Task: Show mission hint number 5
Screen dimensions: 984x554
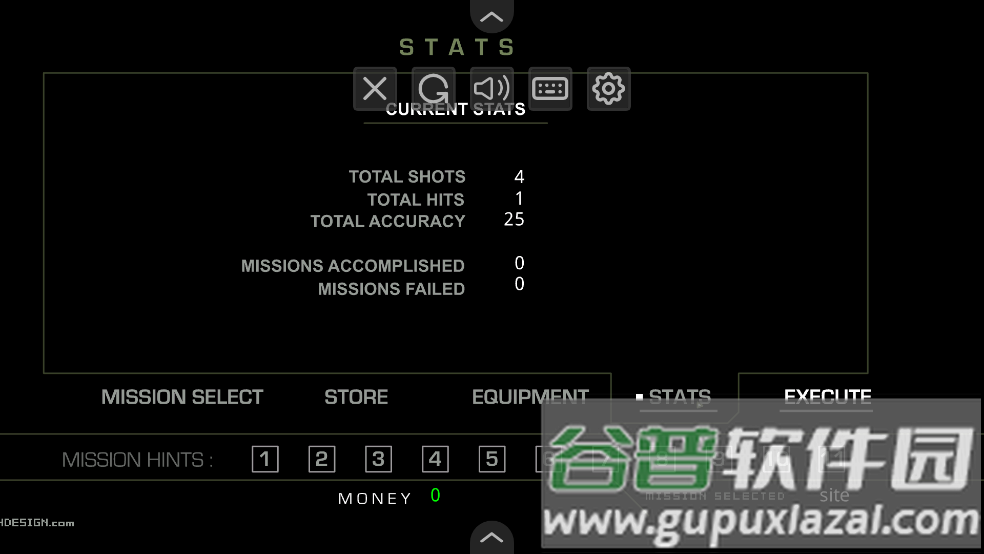Action: [x=491, y=459]
